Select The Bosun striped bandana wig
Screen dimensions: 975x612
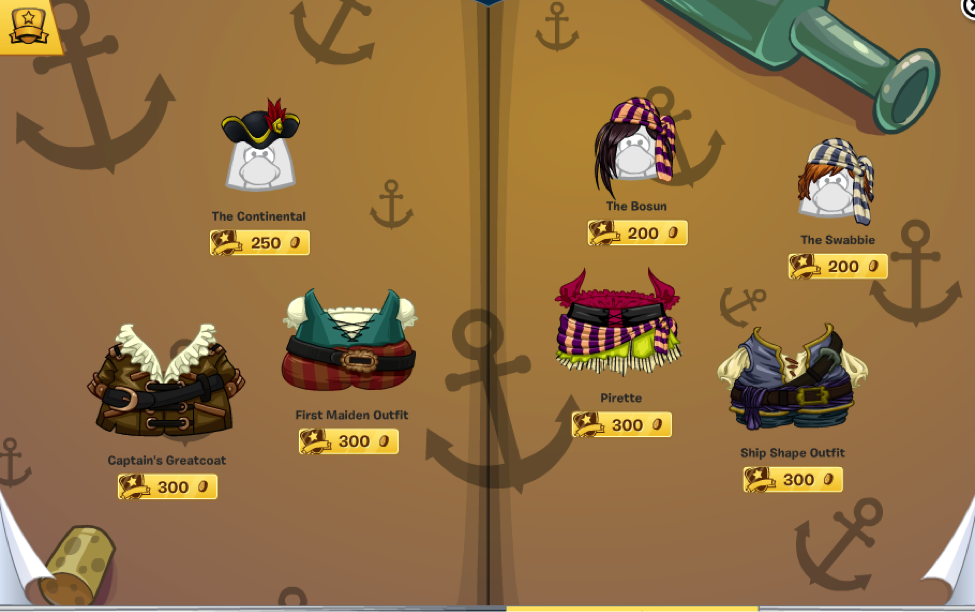pyautogui.click(x=635, y=146)
